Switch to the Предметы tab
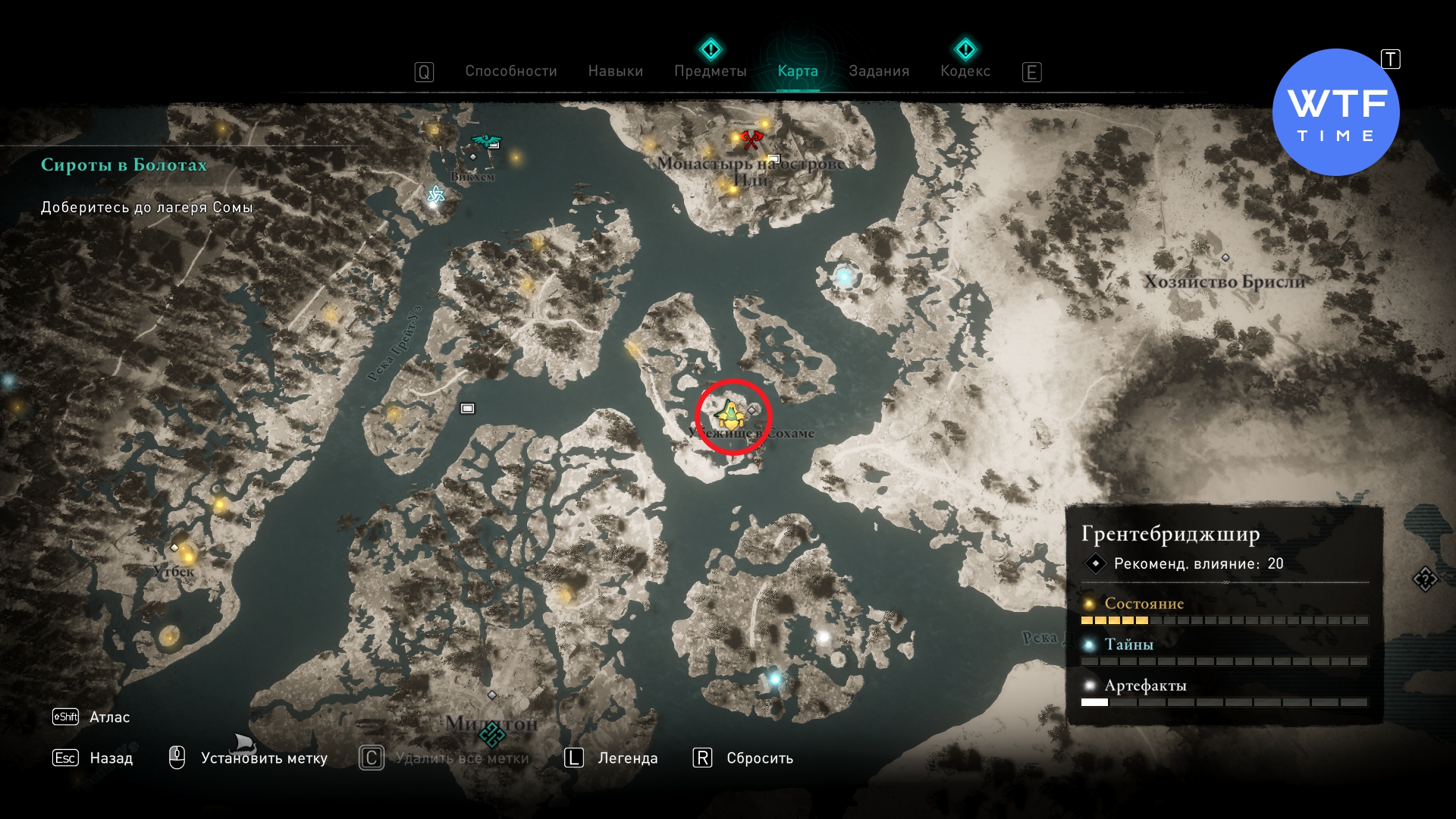 click(x=710, y=71)
